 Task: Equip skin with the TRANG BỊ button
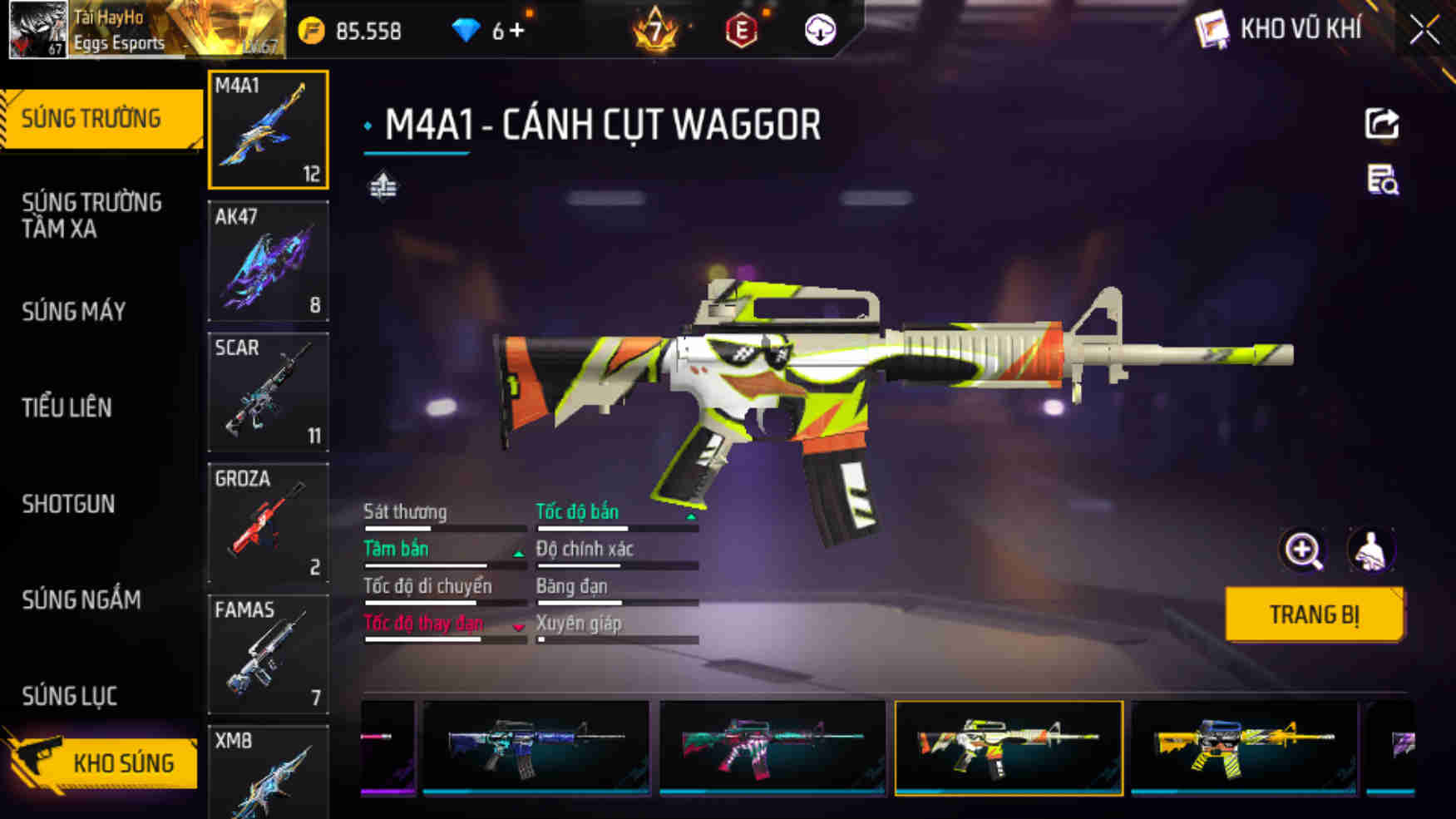click(1314, 614)
